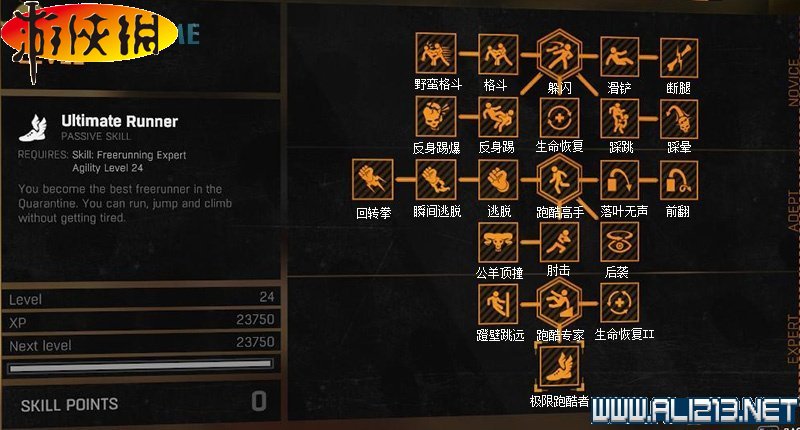Select the 断腿 skill node
The height and width of the screenshot is (430, 800).
[679, 53]
